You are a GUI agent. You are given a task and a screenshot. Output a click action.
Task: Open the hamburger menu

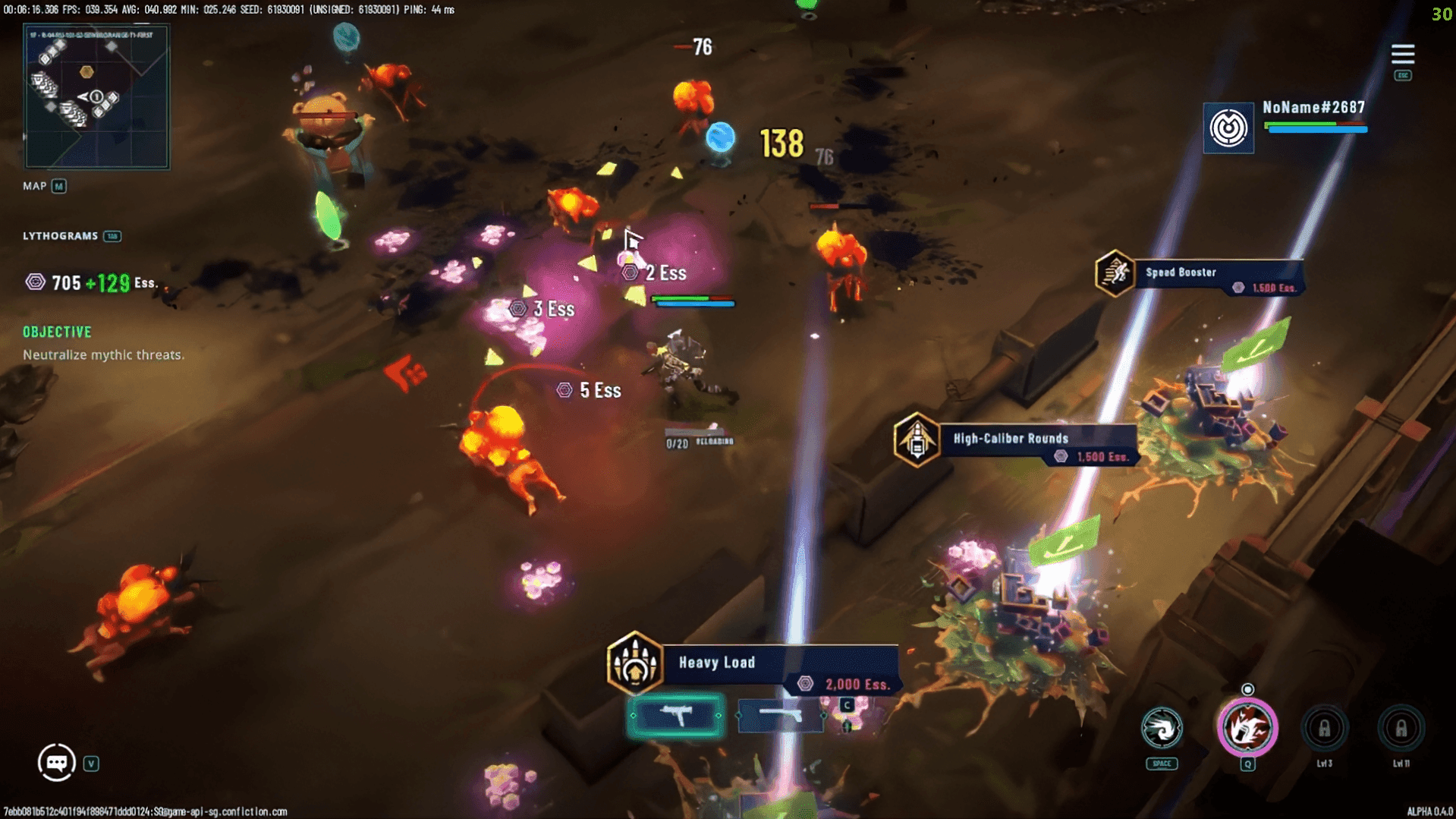click(1402, 55)
